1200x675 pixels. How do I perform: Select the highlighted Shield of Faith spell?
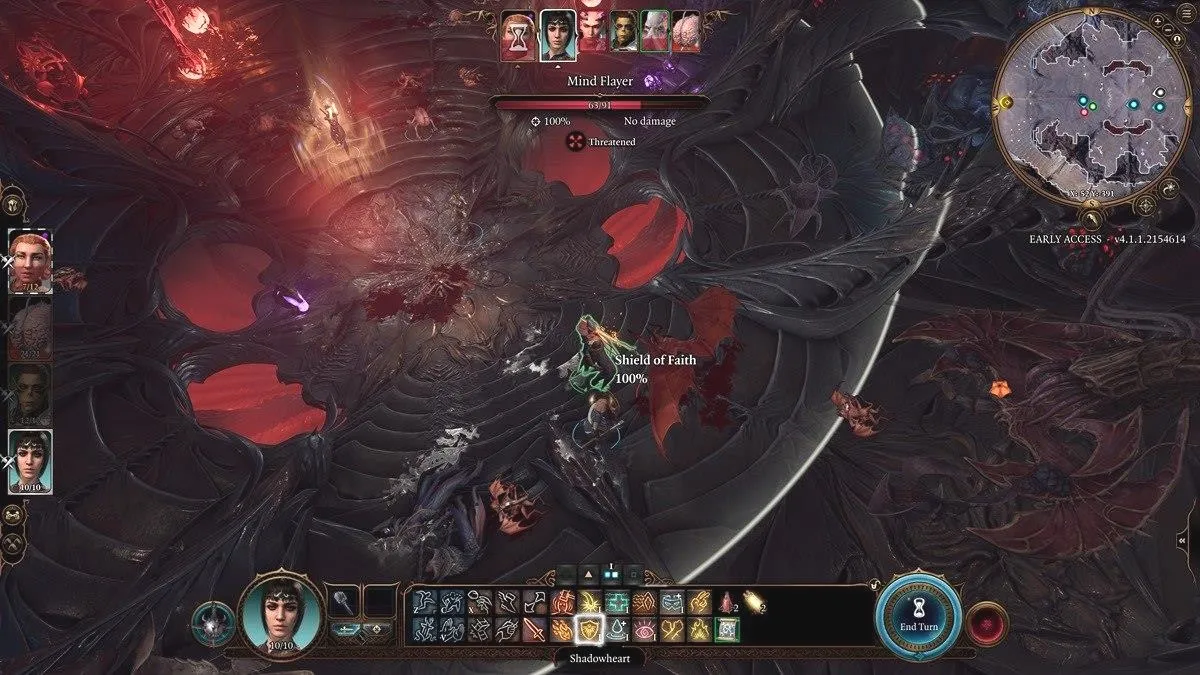[590, 630]
